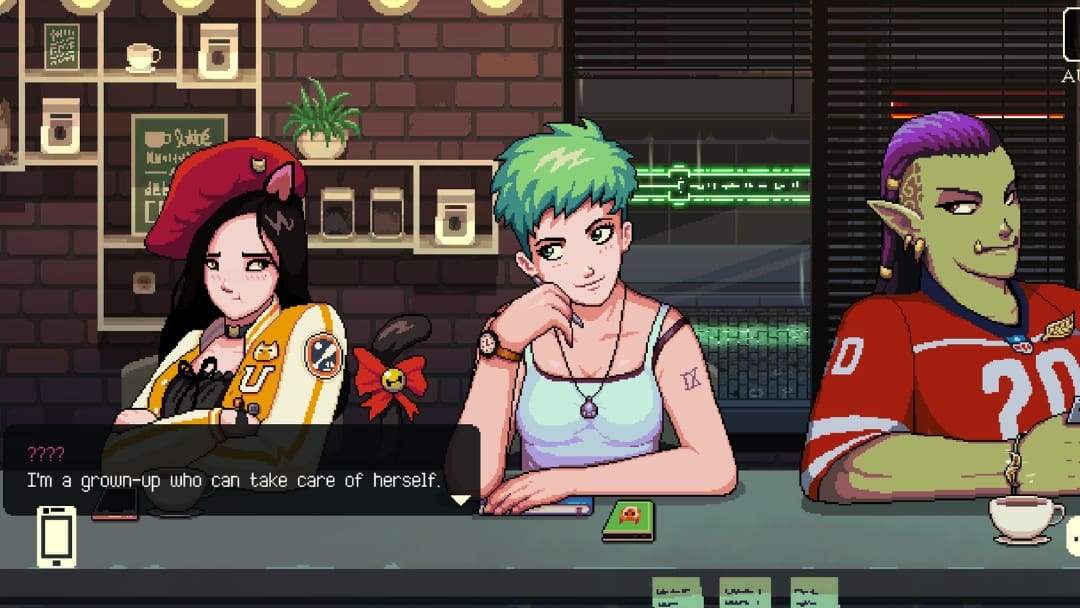Open the smartphone icon
The image size is (1080, 608).
pyautogui.click(x=56, y=536)
